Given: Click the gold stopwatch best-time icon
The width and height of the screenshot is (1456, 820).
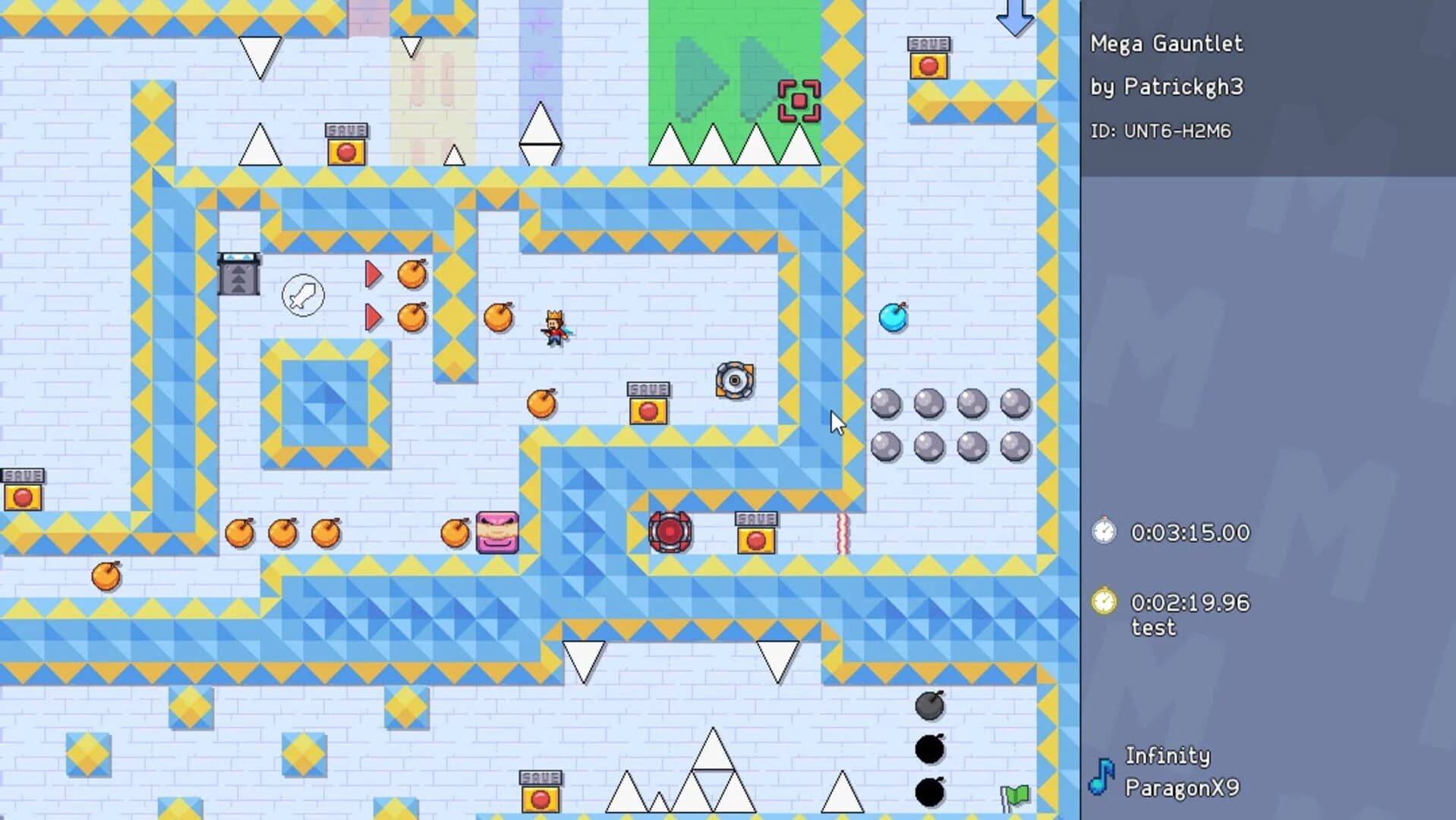Looking at the screenshot, I should (1105, 601).
